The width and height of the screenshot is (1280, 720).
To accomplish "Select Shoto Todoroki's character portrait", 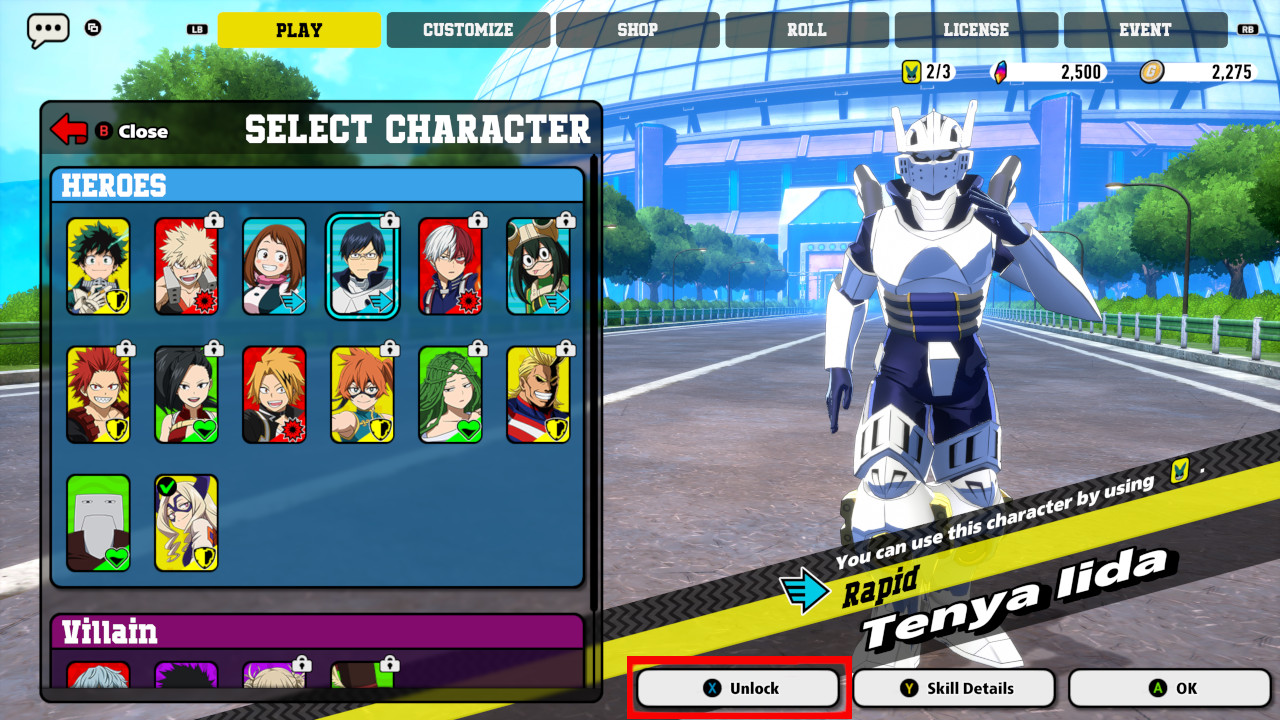I will [451, 264].
